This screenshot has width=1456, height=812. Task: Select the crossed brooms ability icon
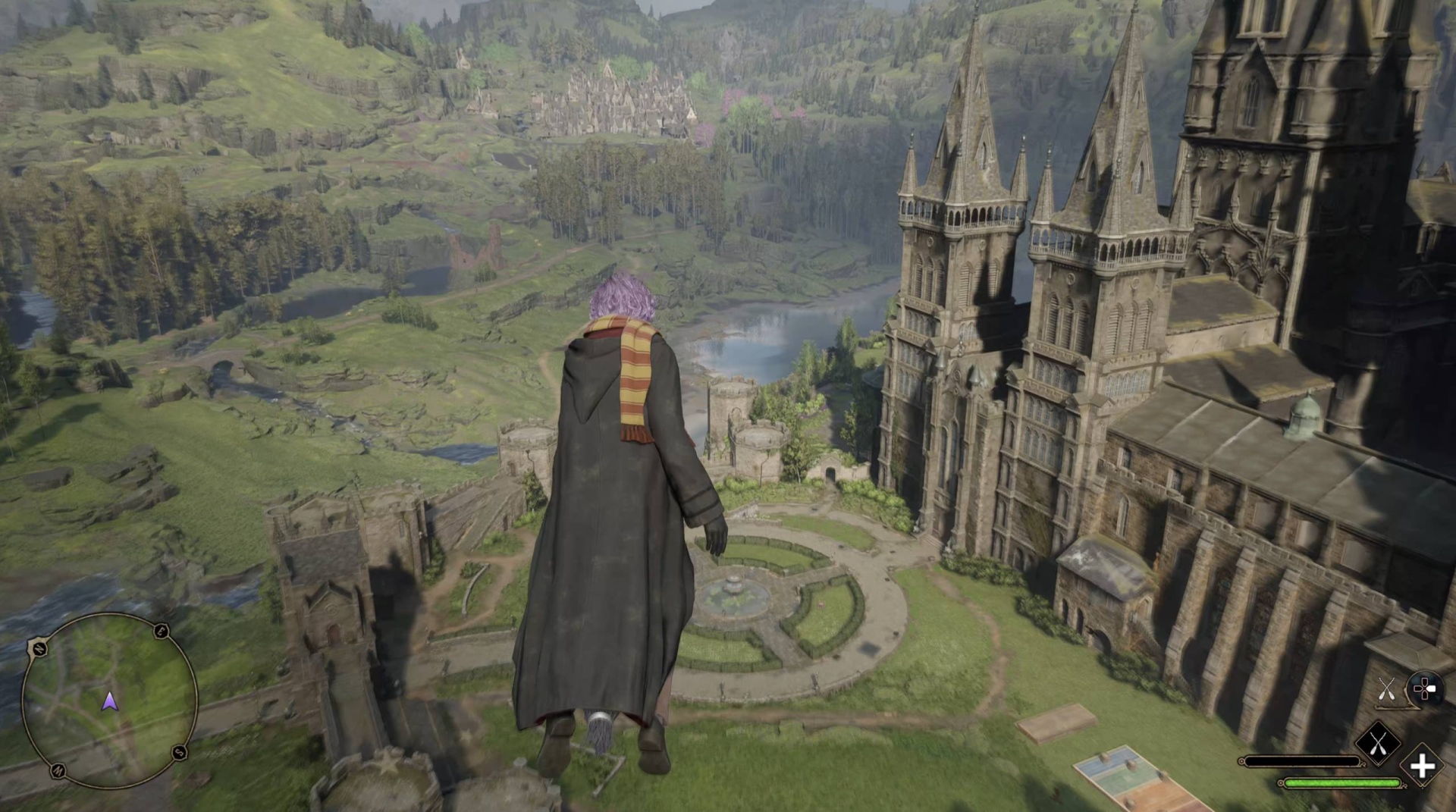[x=1378, y=743]
